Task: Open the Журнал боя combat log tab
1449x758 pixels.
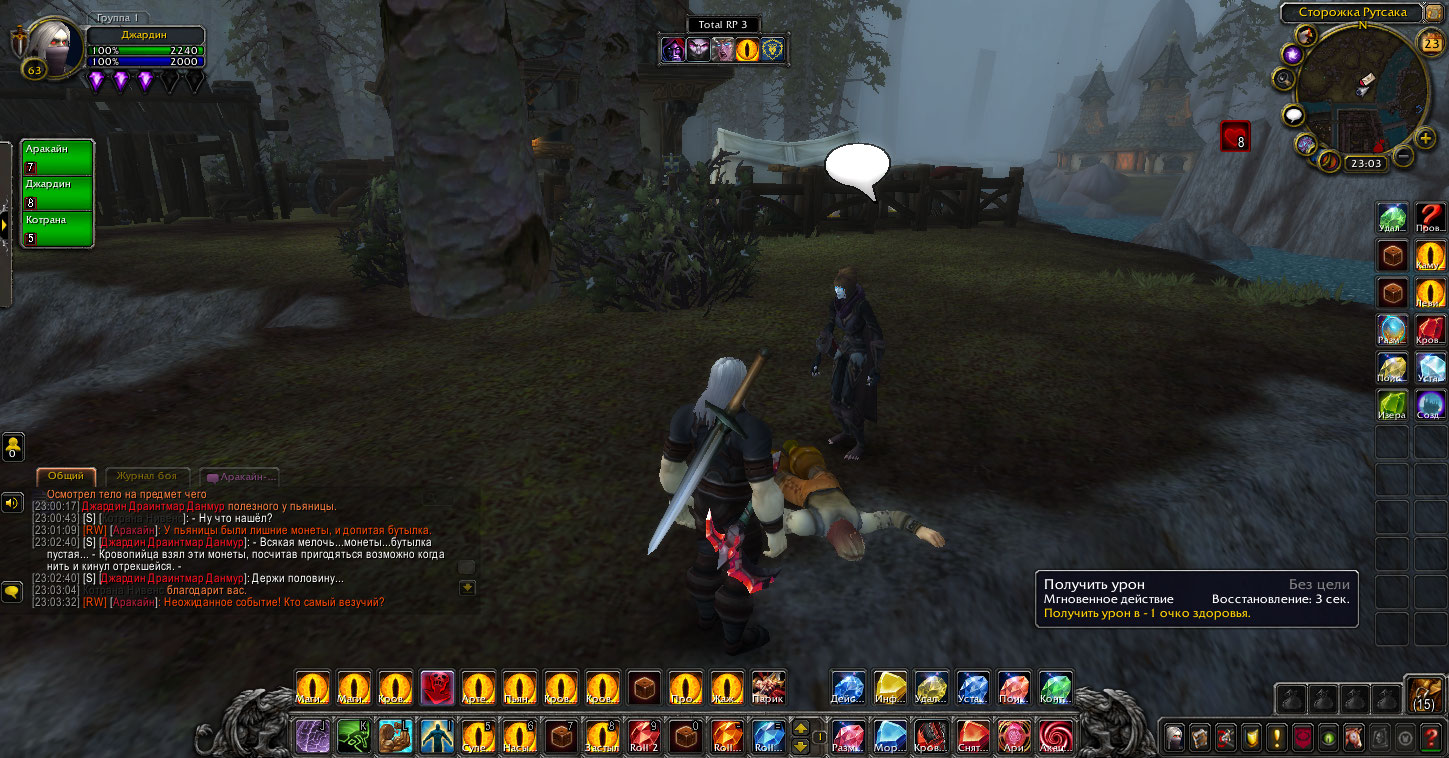Action: coord(147,477)
